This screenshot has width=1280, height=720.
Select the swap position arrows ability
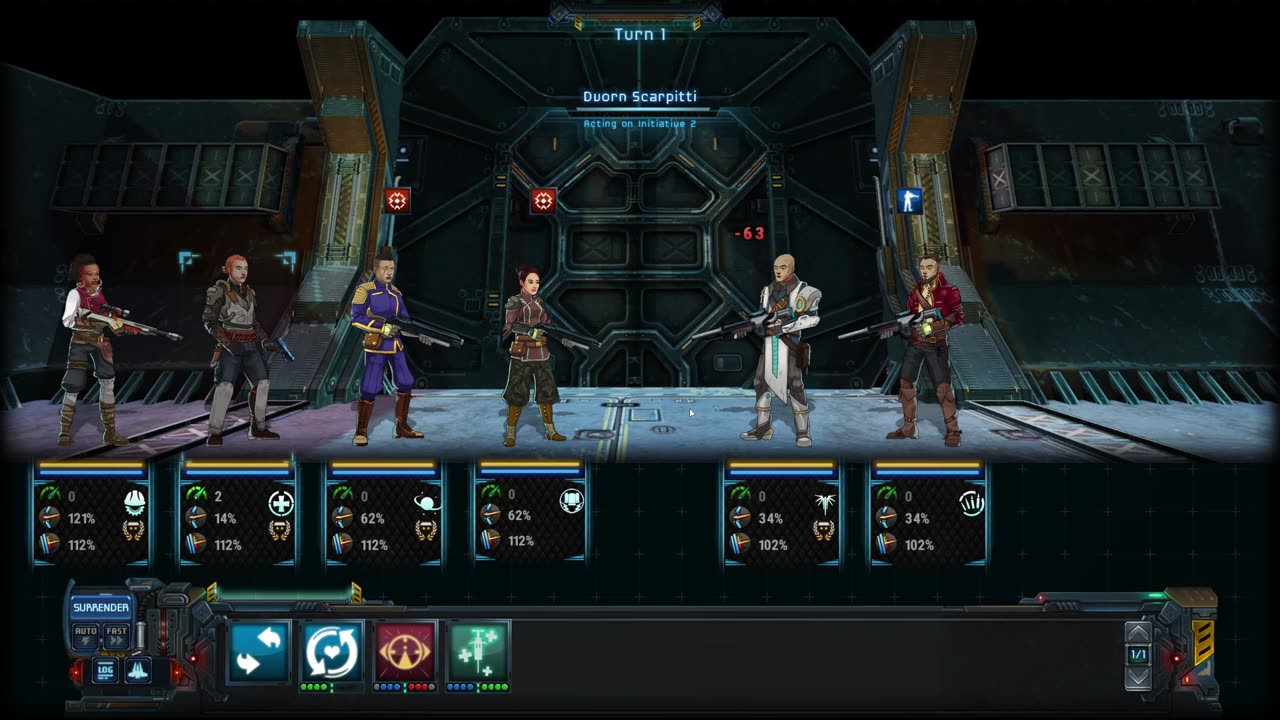point(258,651)
